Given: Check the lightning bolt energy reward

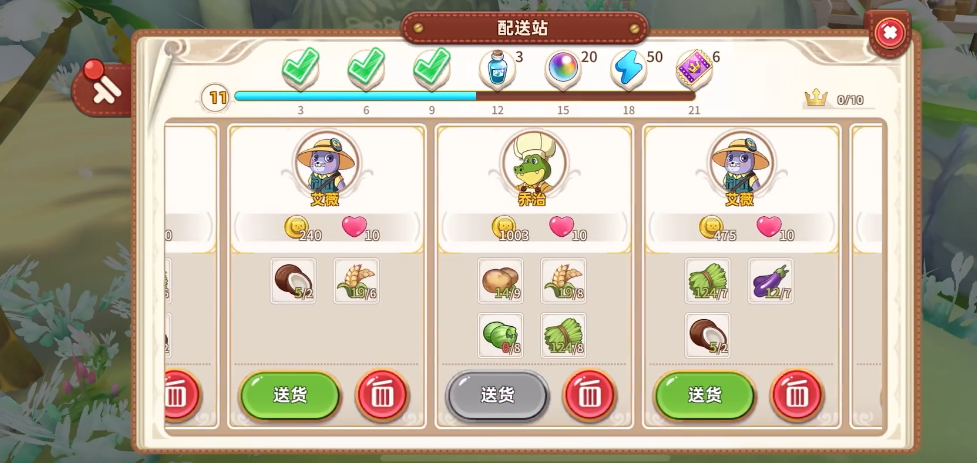Looking at the screenshot, I should (628, 69).
